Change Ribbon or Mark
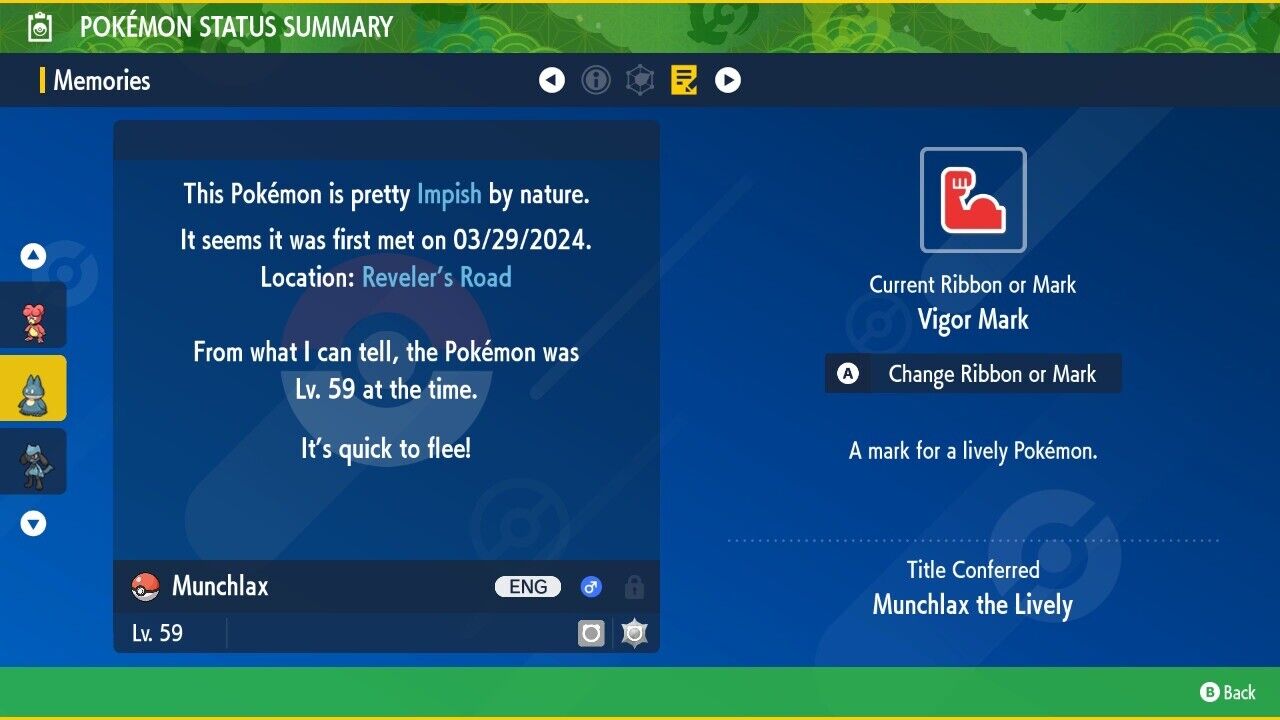The image size is (1280, 720). pos(973,374)
